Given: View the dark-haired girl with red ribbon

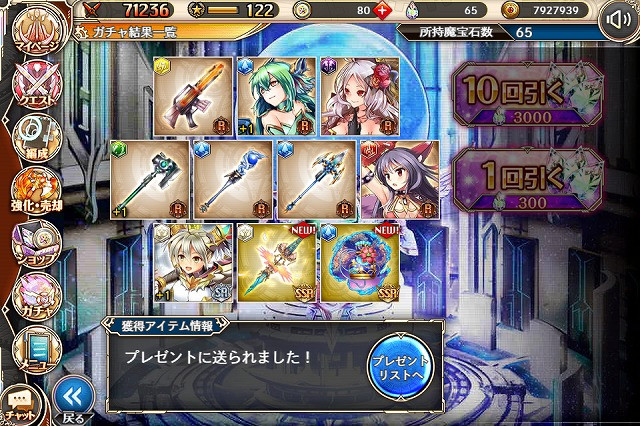Looking at the screenshot, I should (399, 180).
